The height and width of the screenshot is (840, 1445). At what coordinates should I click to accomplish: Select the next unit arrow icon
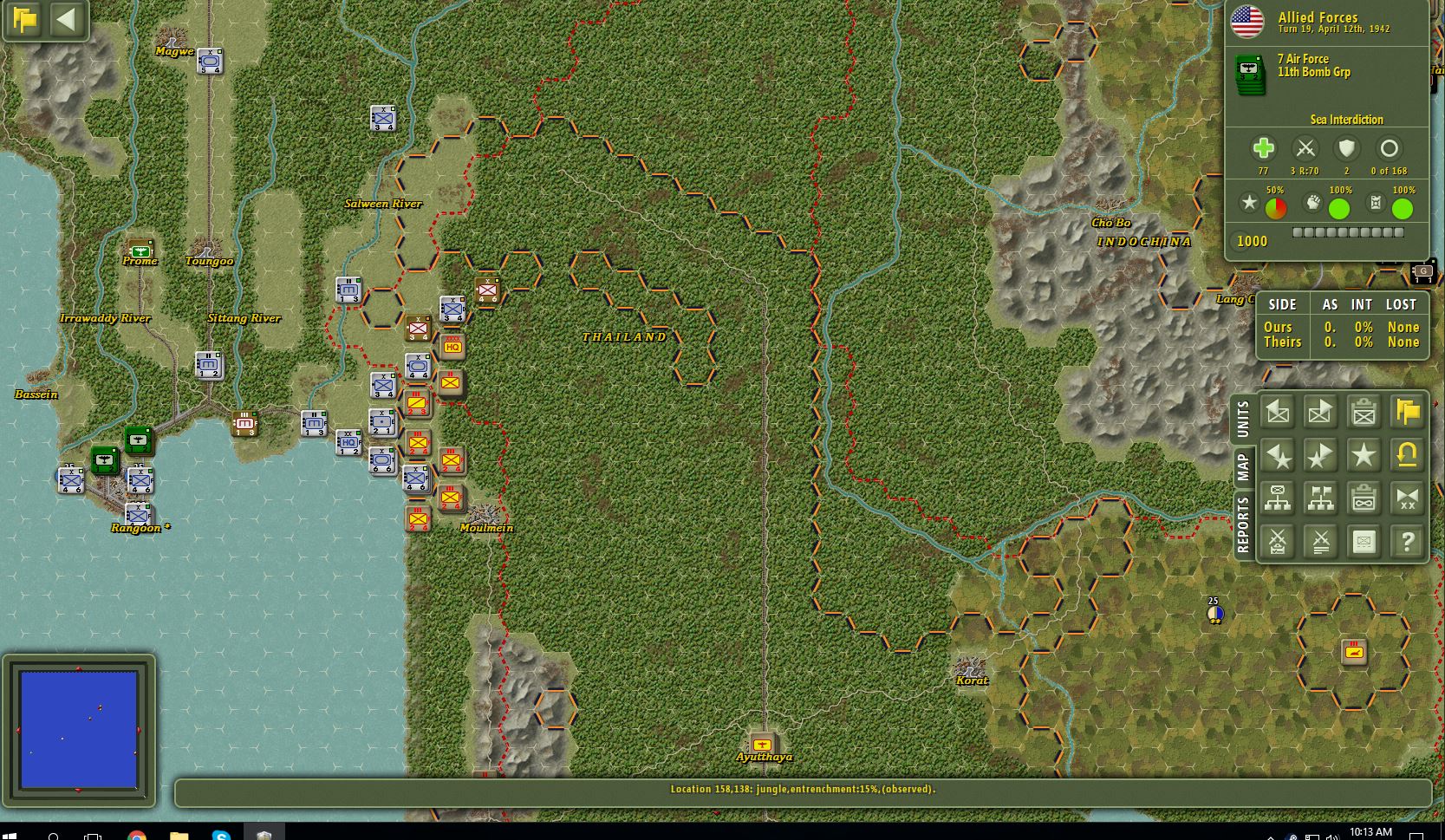click(x=1320, y=412)
